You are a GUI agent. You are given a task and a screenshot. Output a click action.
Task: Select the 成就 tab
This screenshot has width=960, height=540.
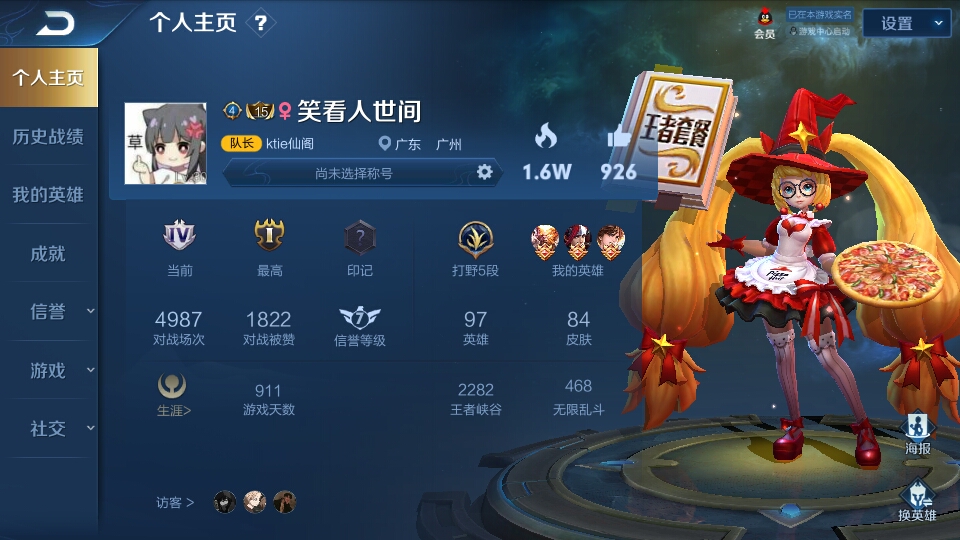point(48,253)
